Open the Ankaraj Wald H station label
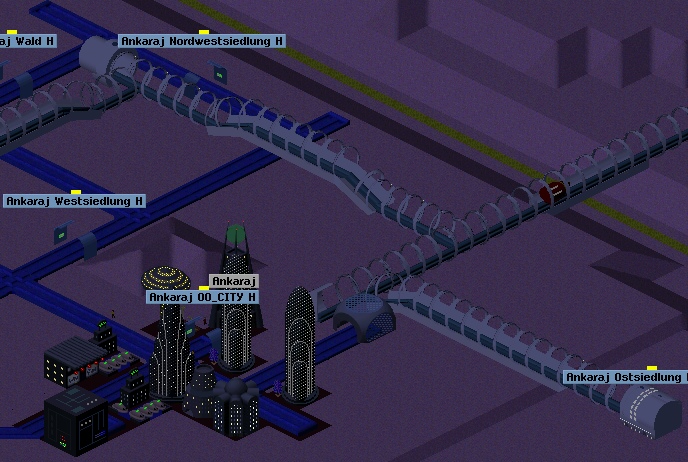688x462 pixels. 26,41
